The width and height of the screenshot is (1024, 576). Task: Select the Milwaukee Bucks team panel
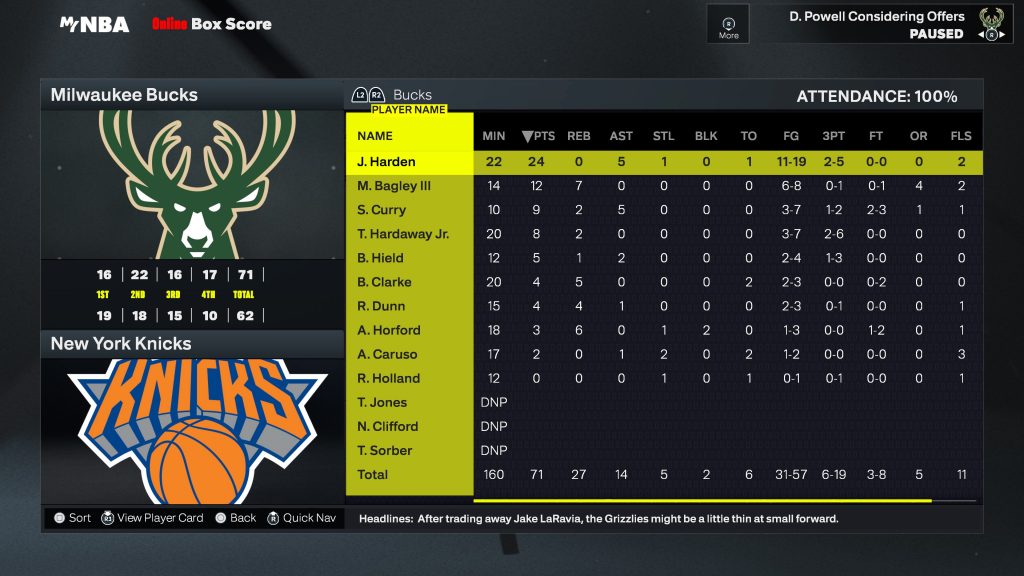tap(192, 95)
